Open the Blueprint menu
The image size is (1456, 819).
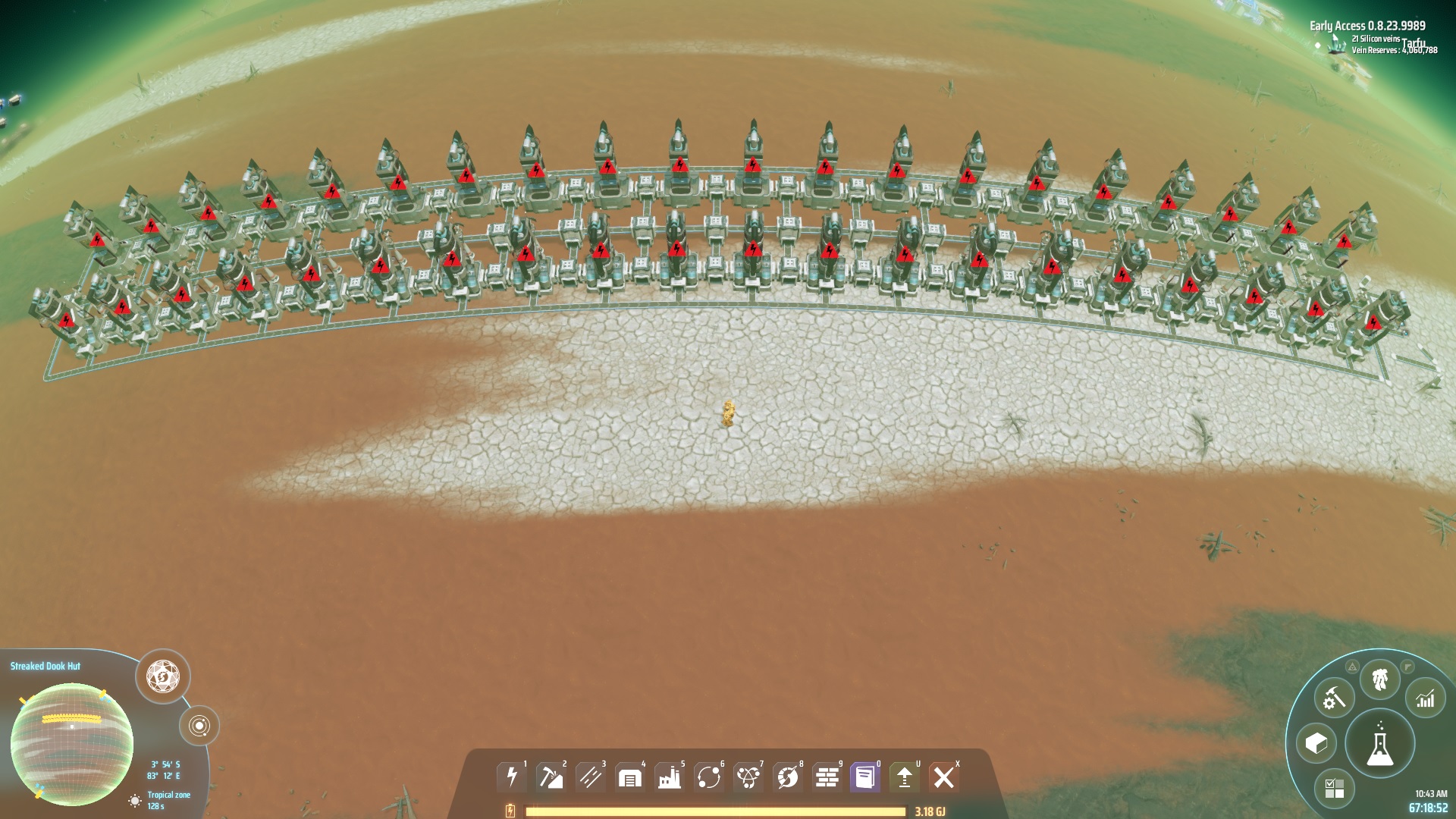pos(1316,742)
